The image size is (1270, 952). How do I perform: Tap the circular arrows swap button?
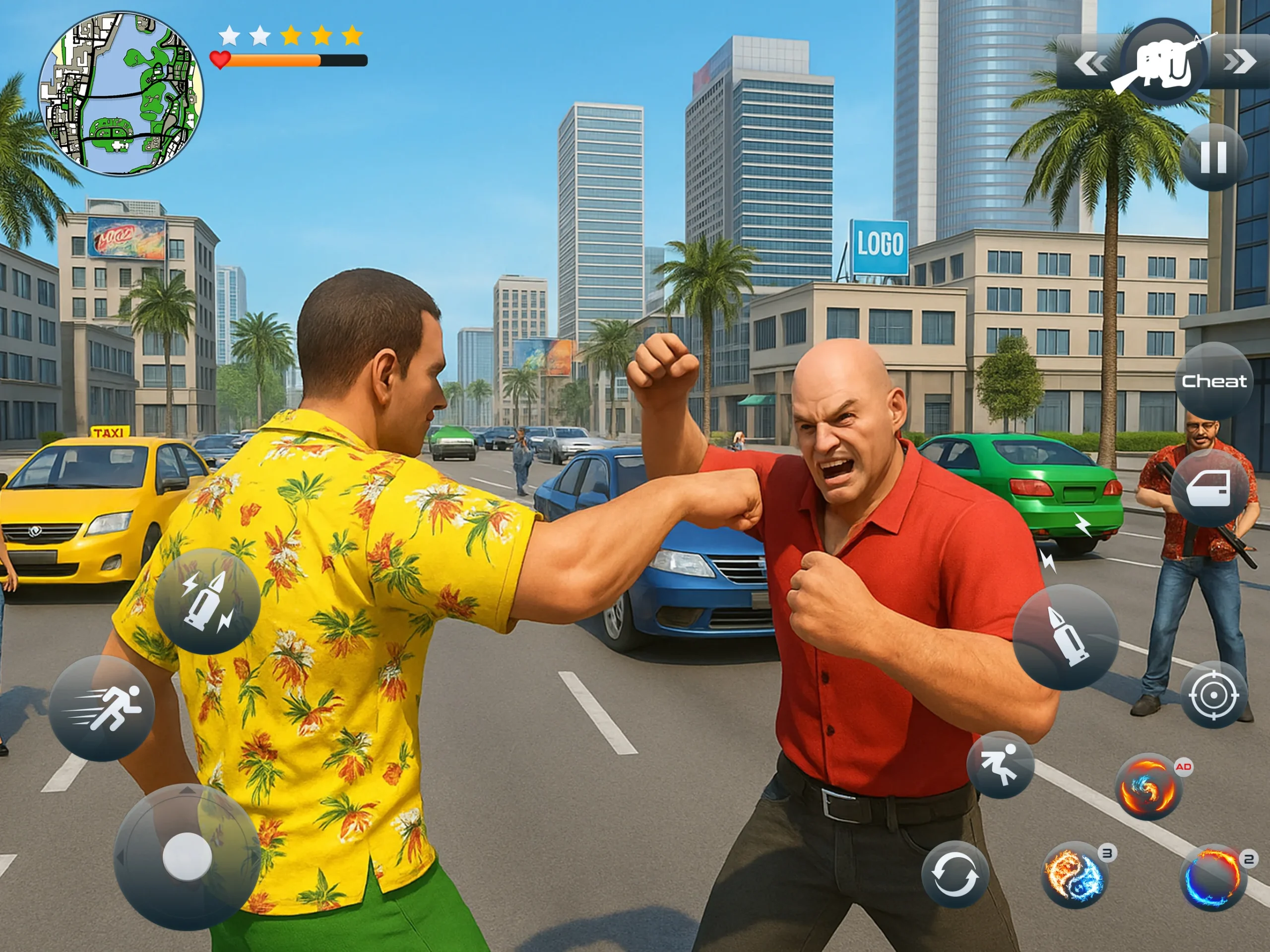[x=955, y=875]
